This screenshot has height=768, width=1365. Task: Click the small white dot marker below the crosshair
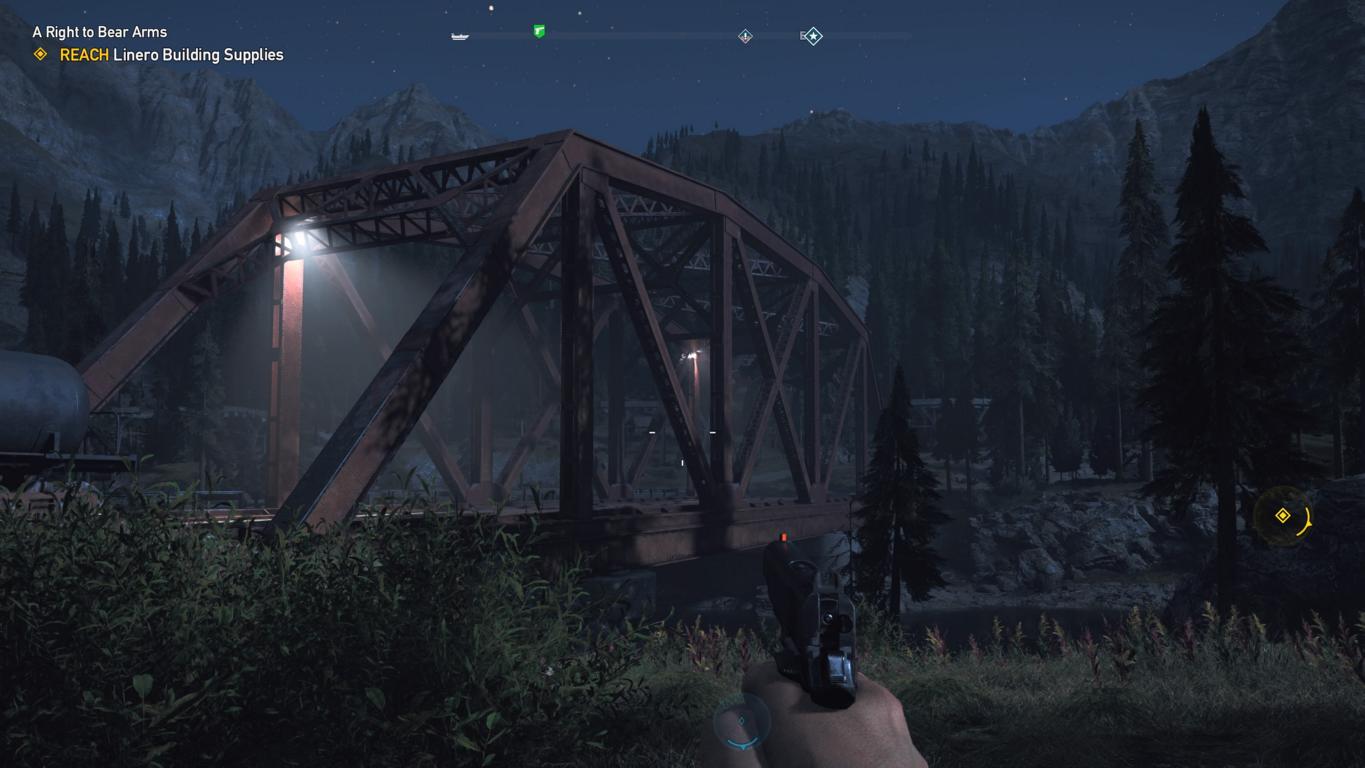682,462
